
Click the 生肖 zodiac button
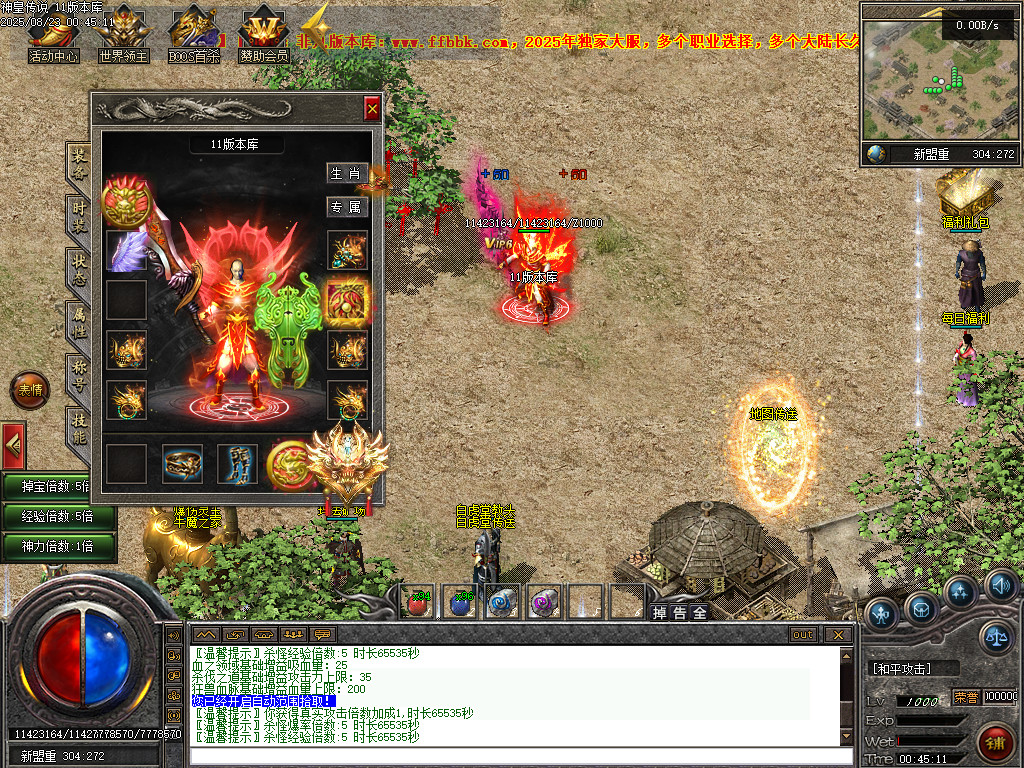pyautogui.click(x=347, y=173)
